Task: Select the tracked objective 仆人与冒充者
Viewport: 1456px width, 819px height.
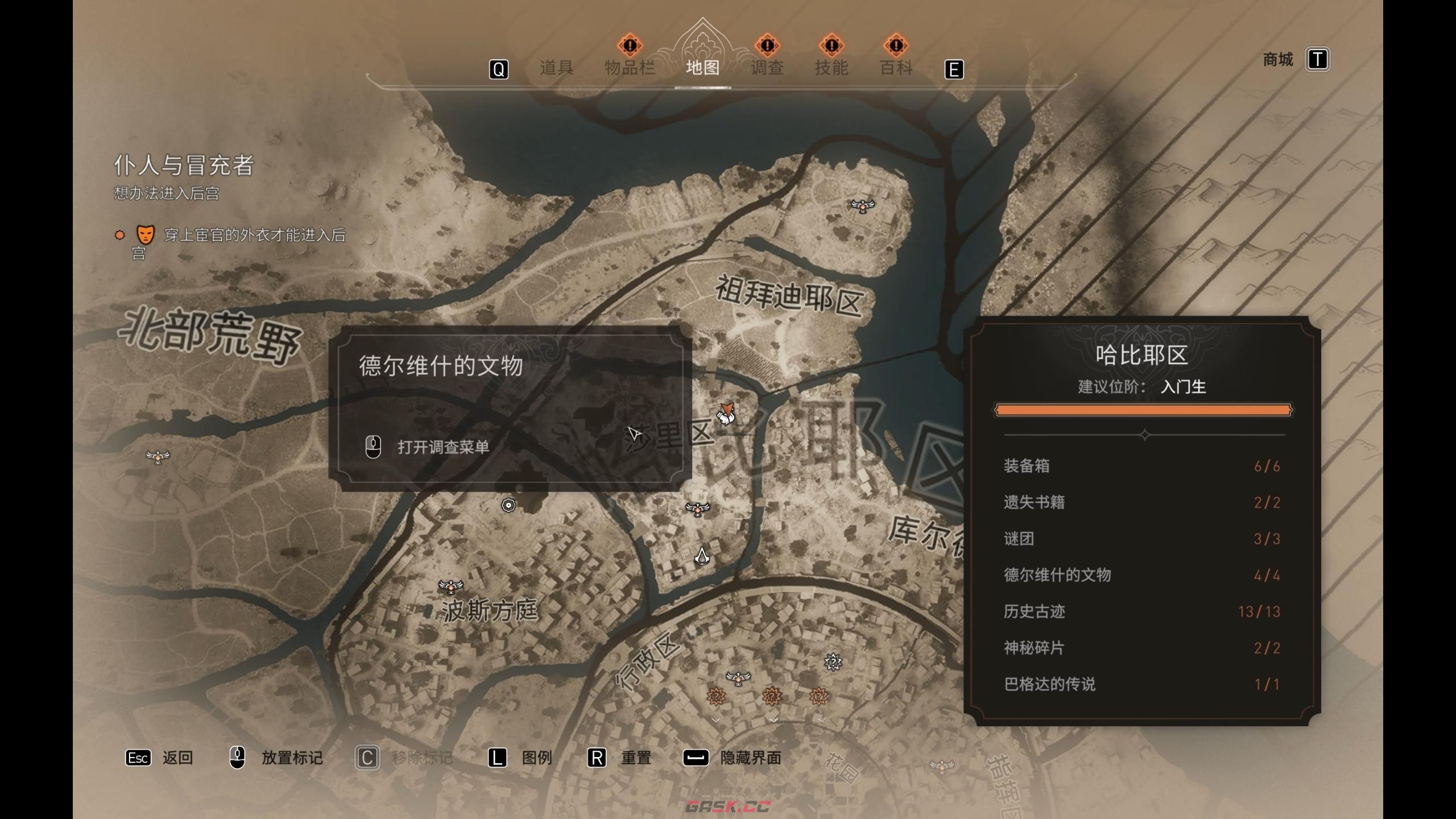Action: tap(184, 166)
